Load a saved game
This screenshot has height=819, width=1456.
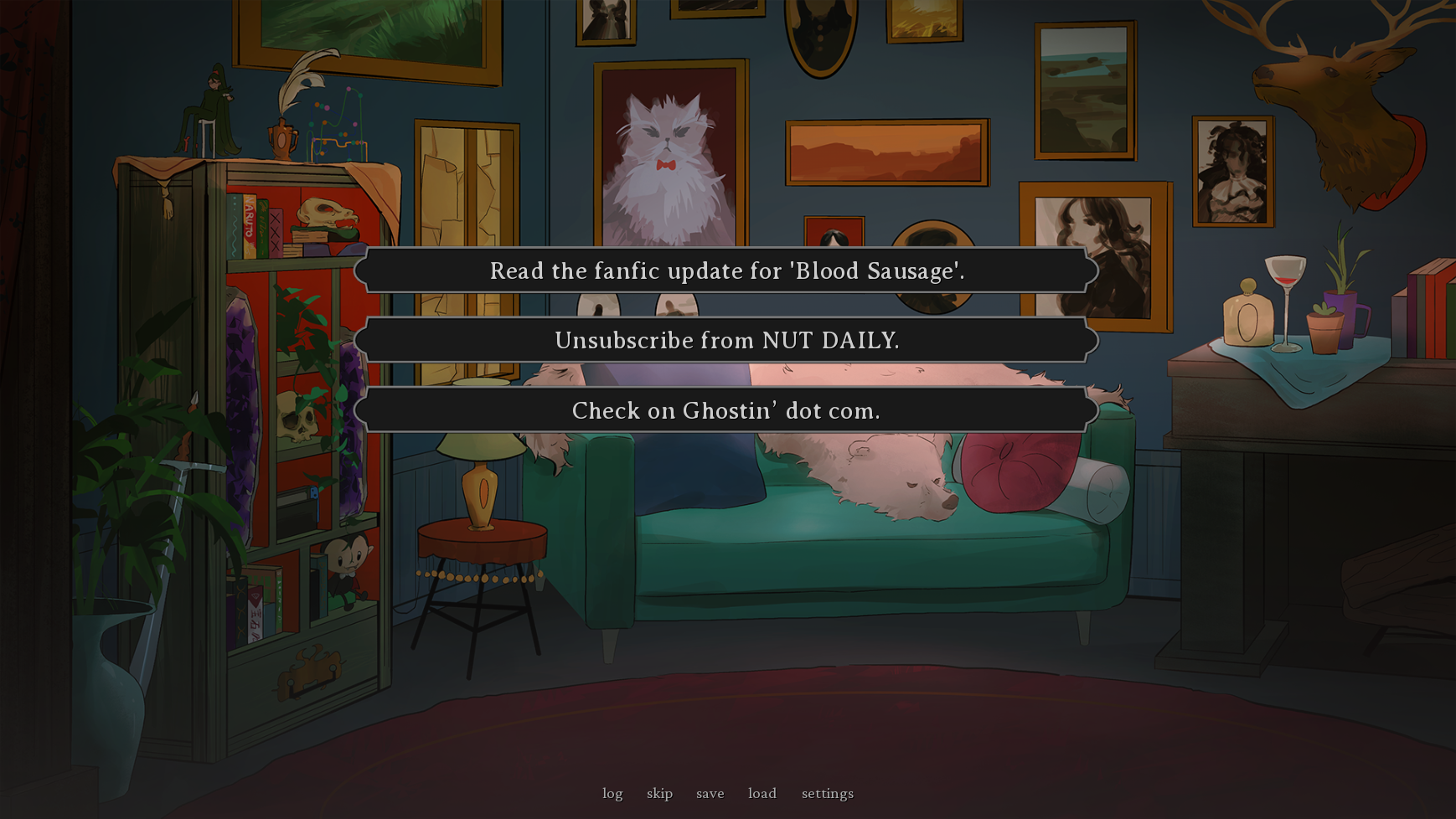pyautogui.click(x=762, y=793)
